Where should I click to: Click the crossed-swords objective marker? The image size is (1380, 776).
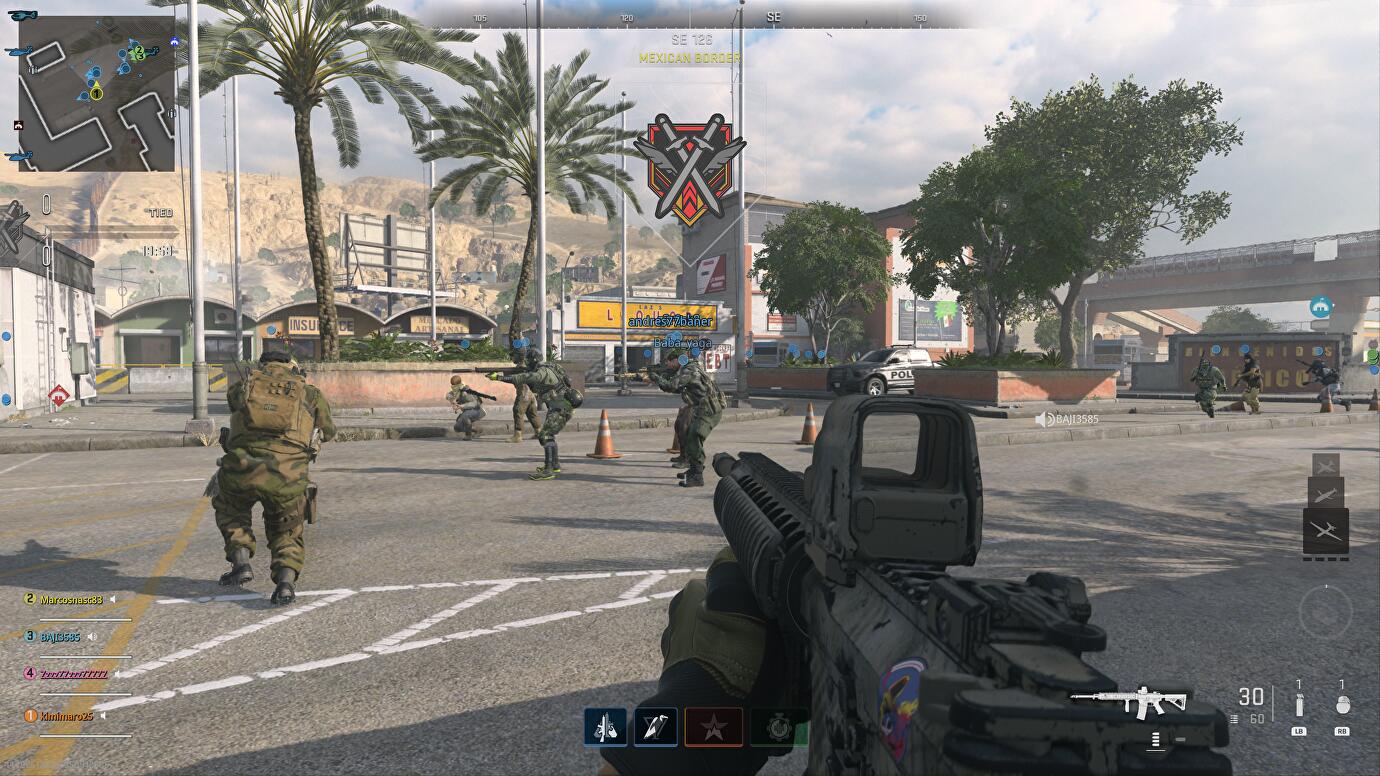point(690,169)
